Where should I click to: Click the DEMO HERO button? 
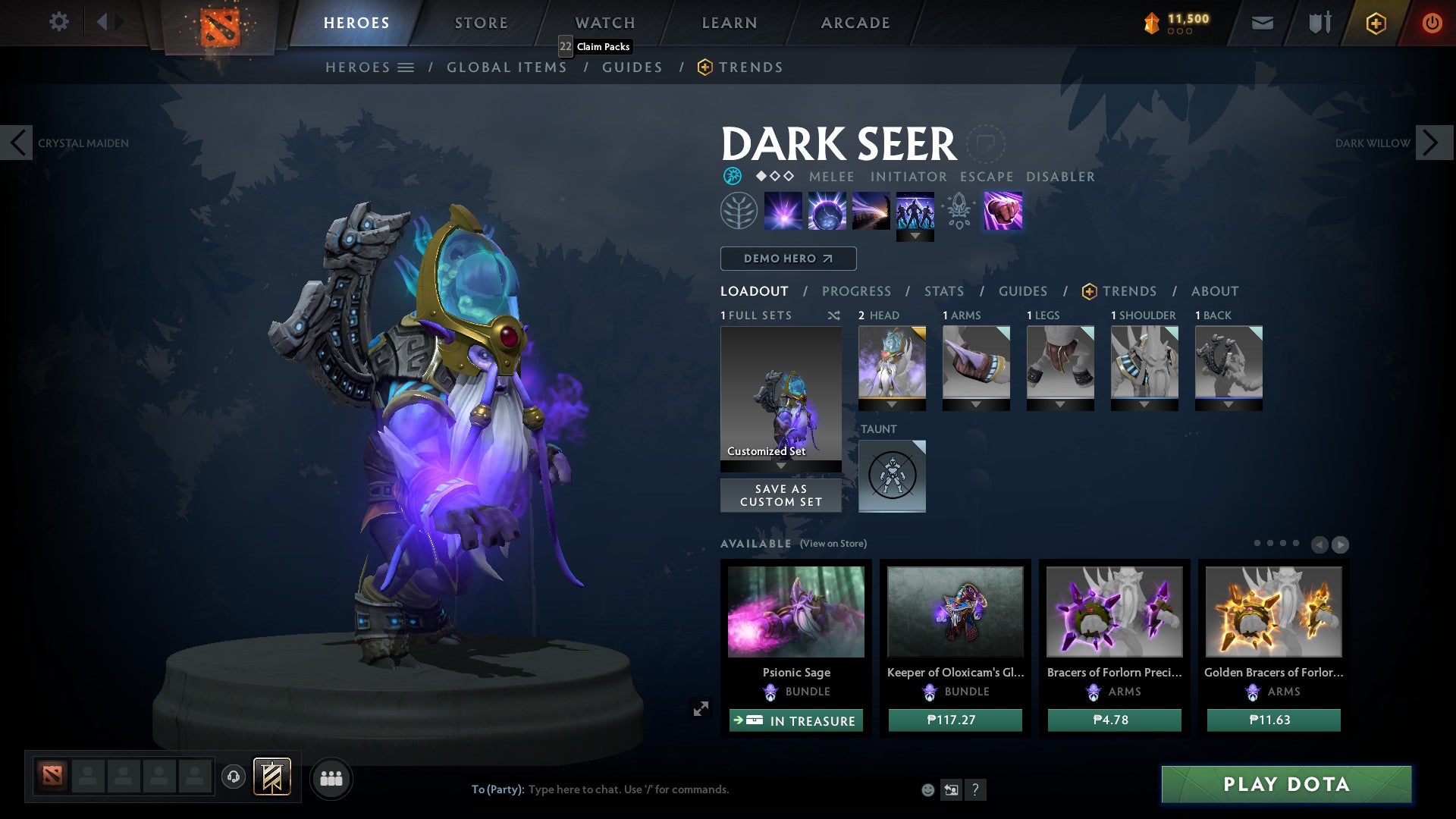pyautogui.click(x=787, y=259)
